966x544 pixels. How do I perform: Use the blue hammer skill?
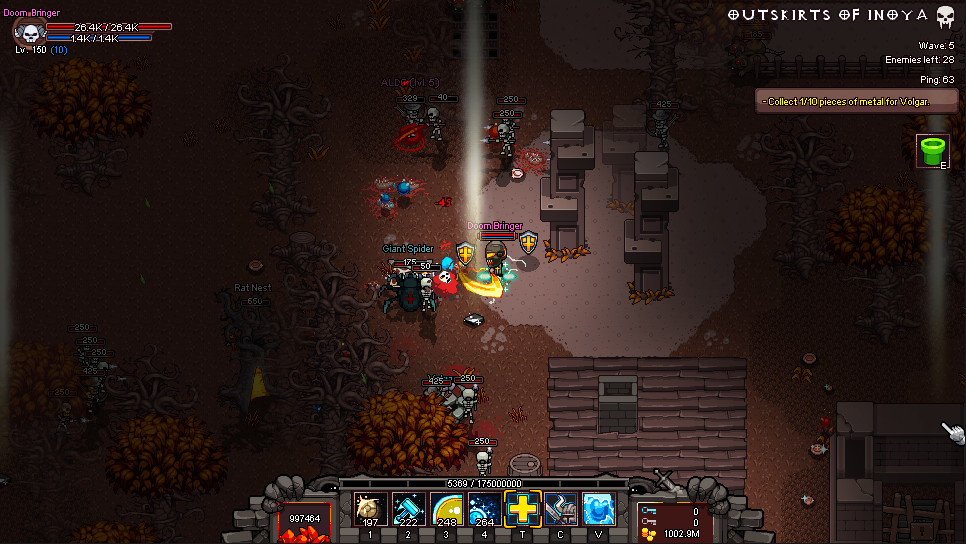[408, 510]
